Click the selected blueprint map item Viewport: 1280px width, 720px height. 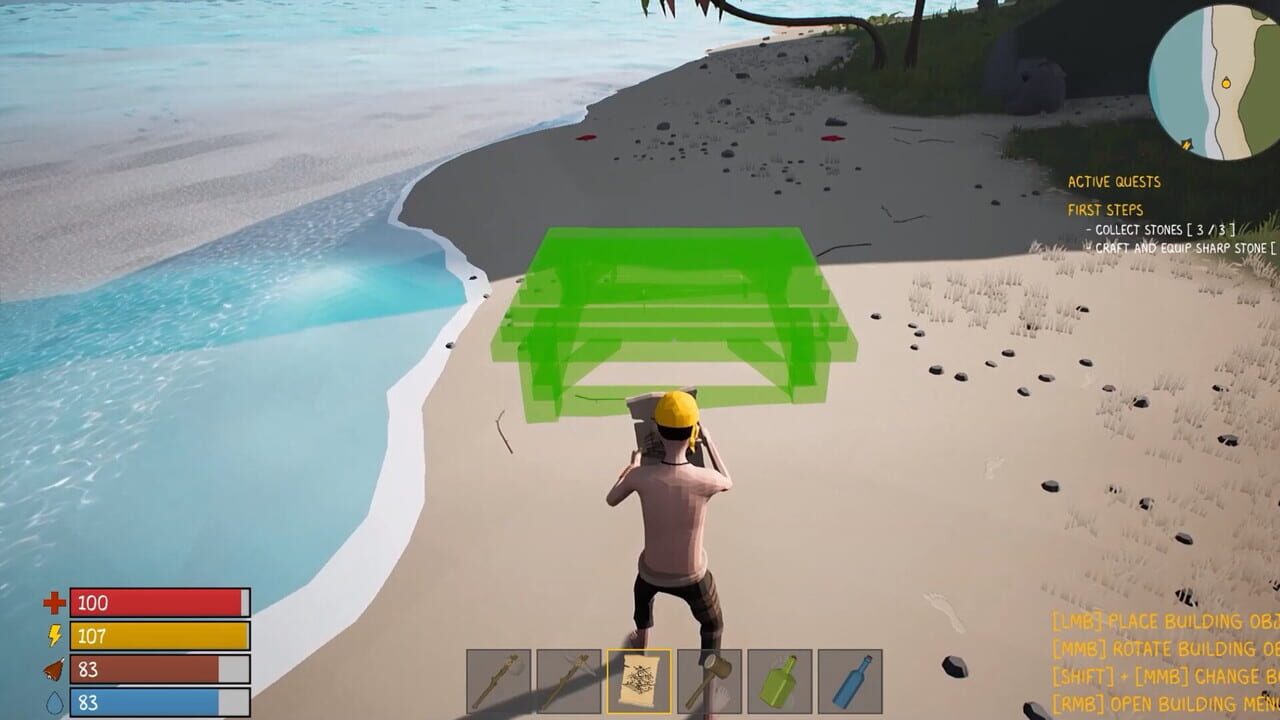tap(639, 680)
